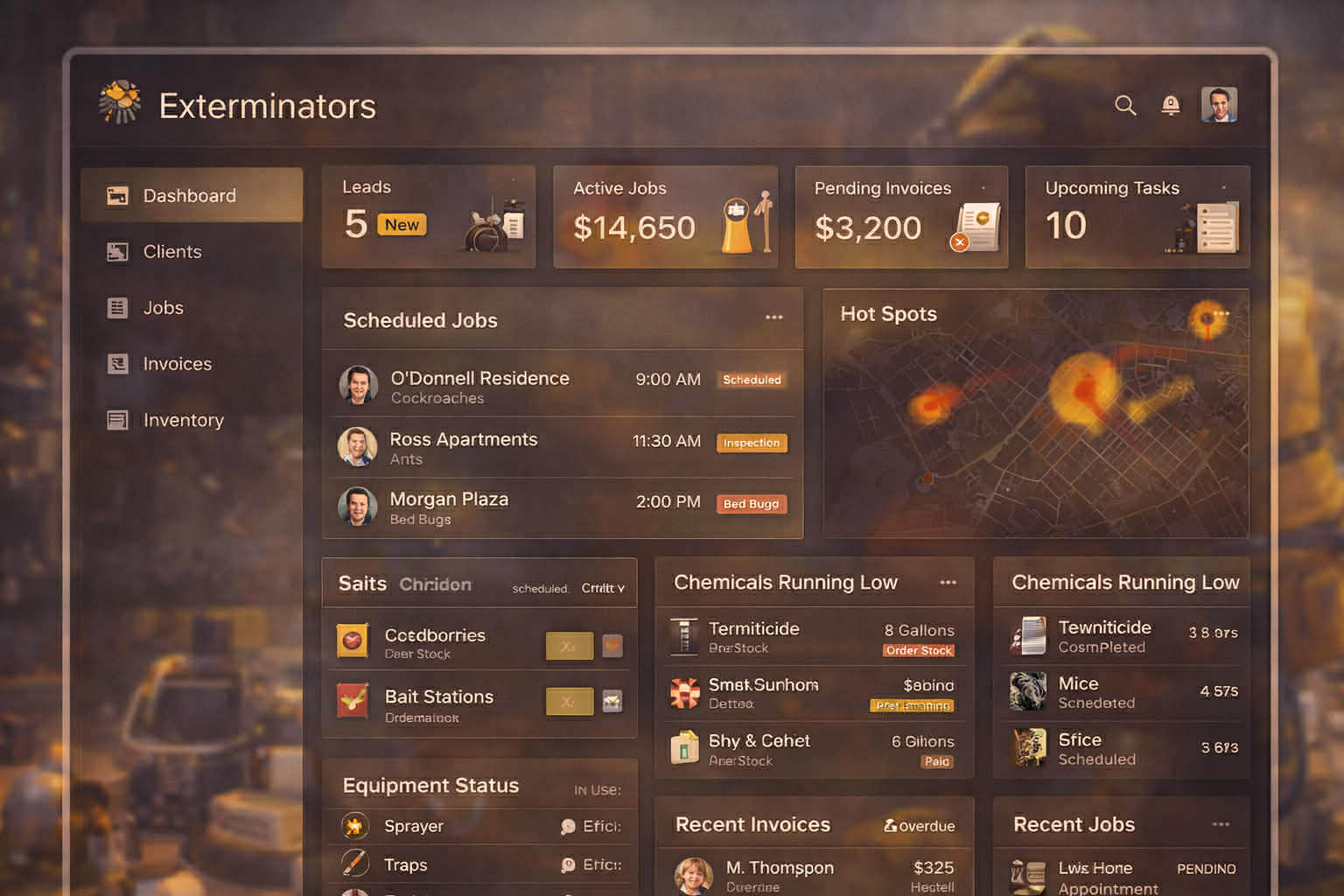Toggle the yellow switch in the first Saits row
This screenshot has width=1344, height=896.
coord(570,645)
